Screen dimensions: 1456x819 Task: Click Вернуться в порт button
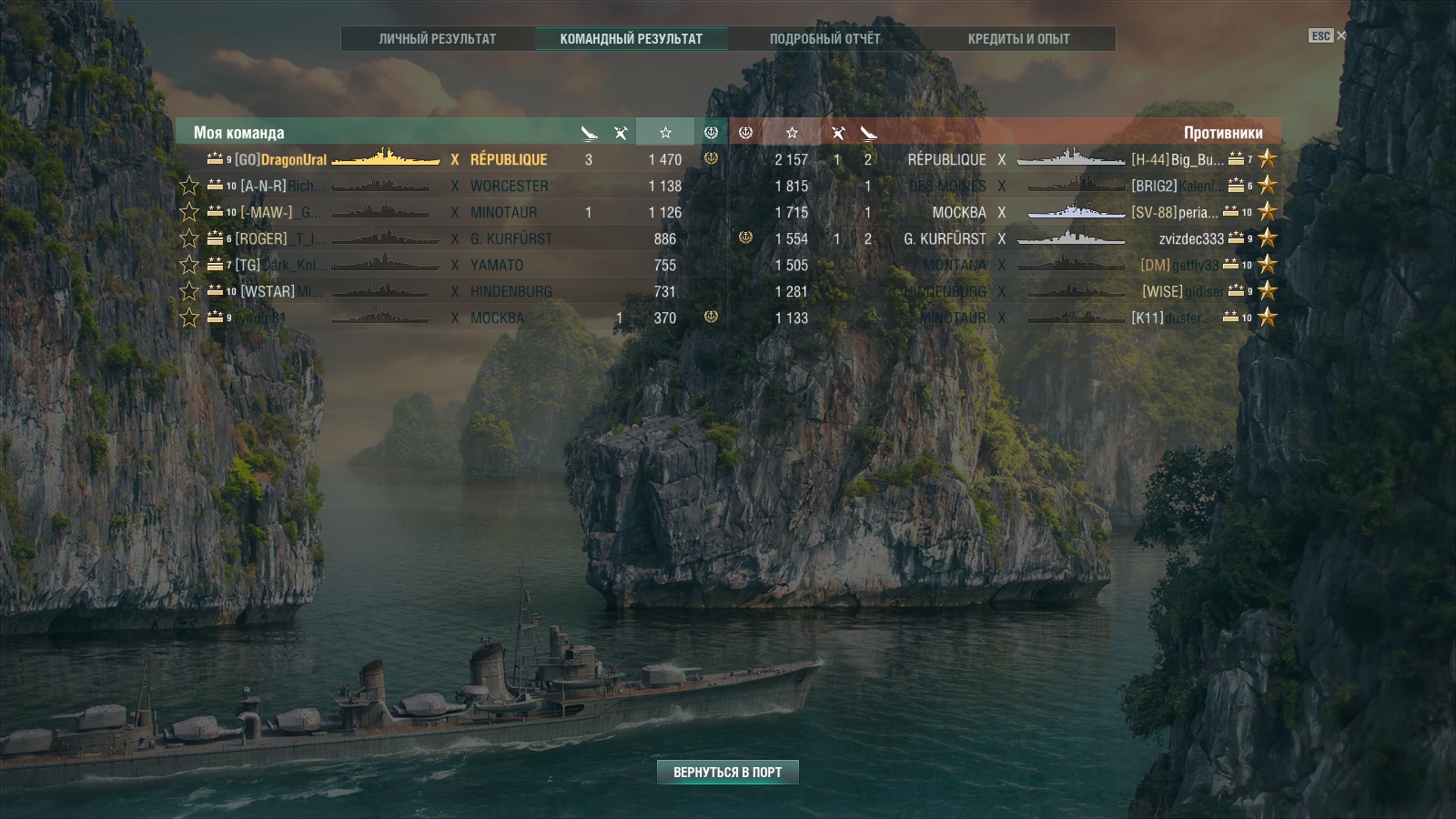click(727, 772)
